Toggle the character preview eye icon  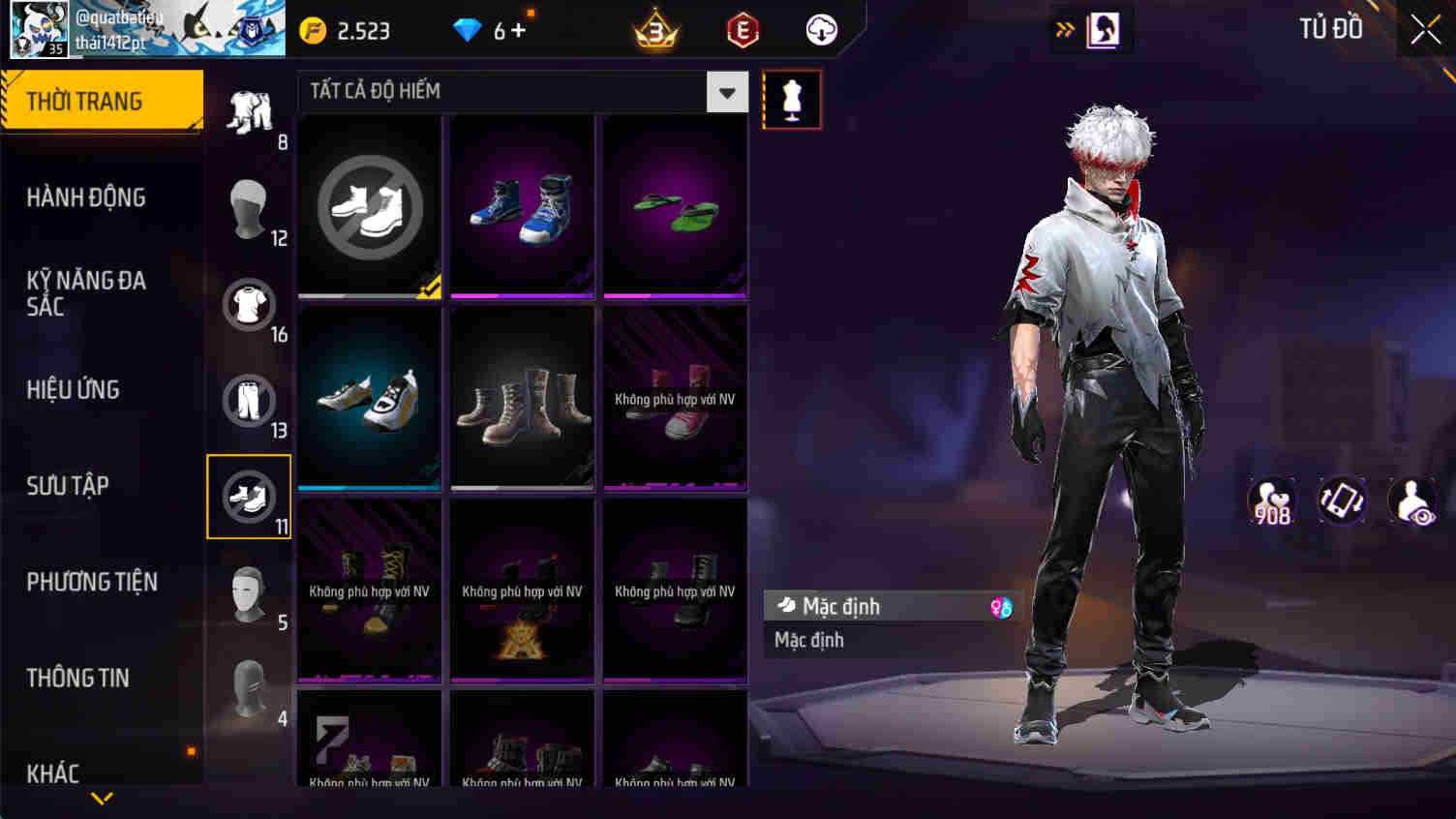click(x=1412, y=500)
